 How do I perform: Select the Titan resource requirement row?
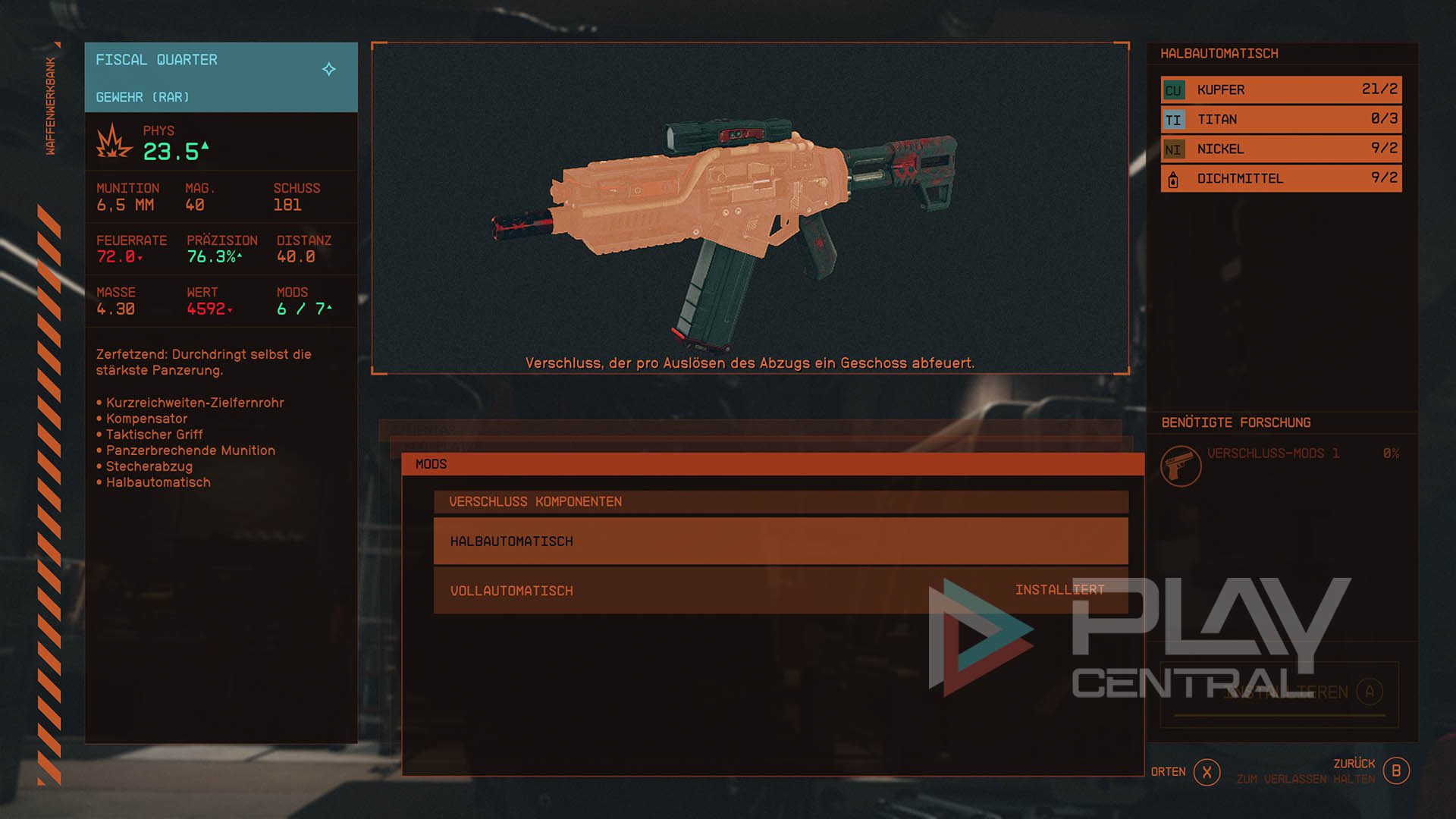pyautogui.click(x=1281, y=119)
